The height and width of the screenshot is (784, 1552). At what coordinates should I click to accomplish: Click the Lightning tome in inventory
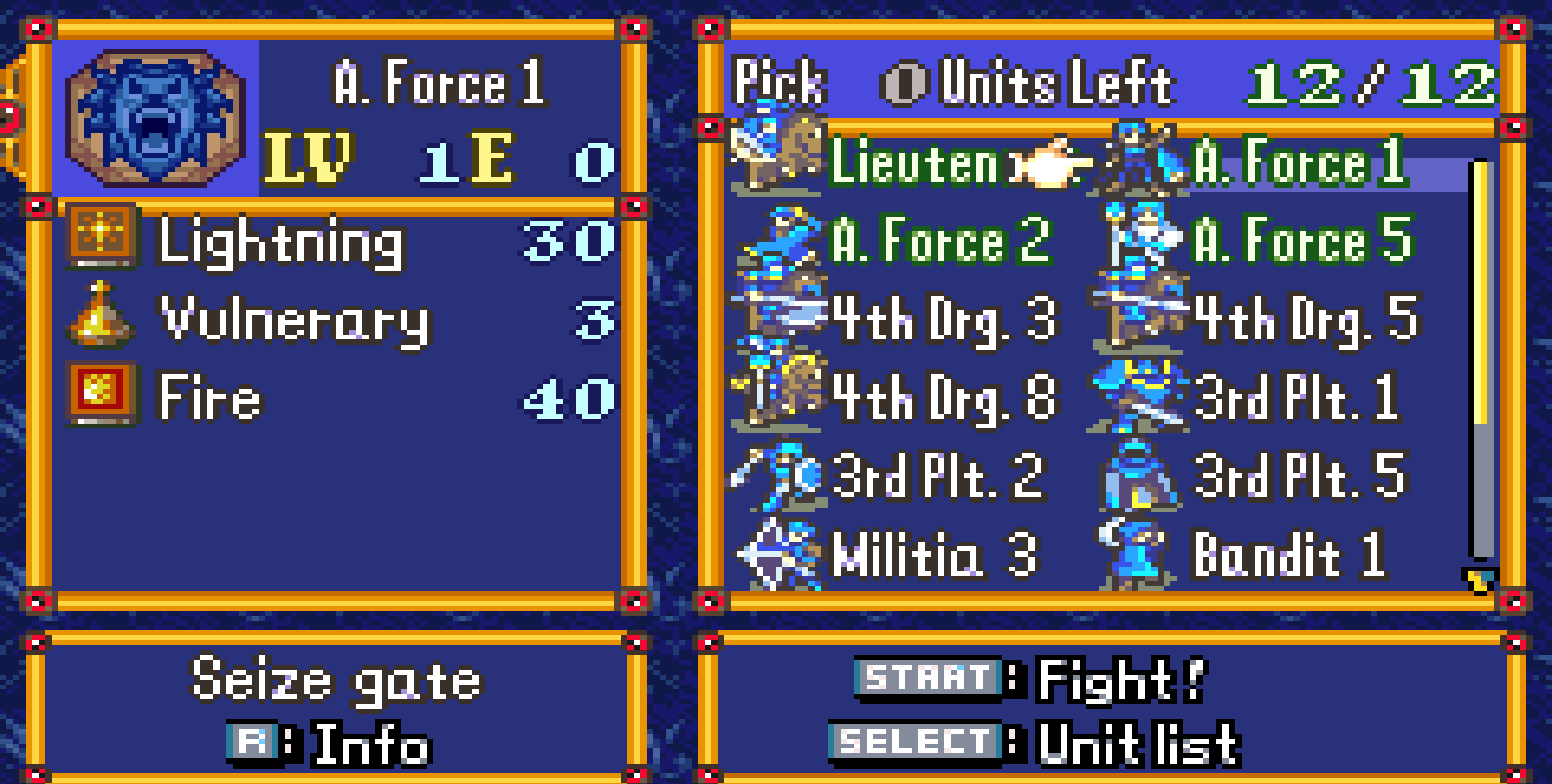(280, 241)
